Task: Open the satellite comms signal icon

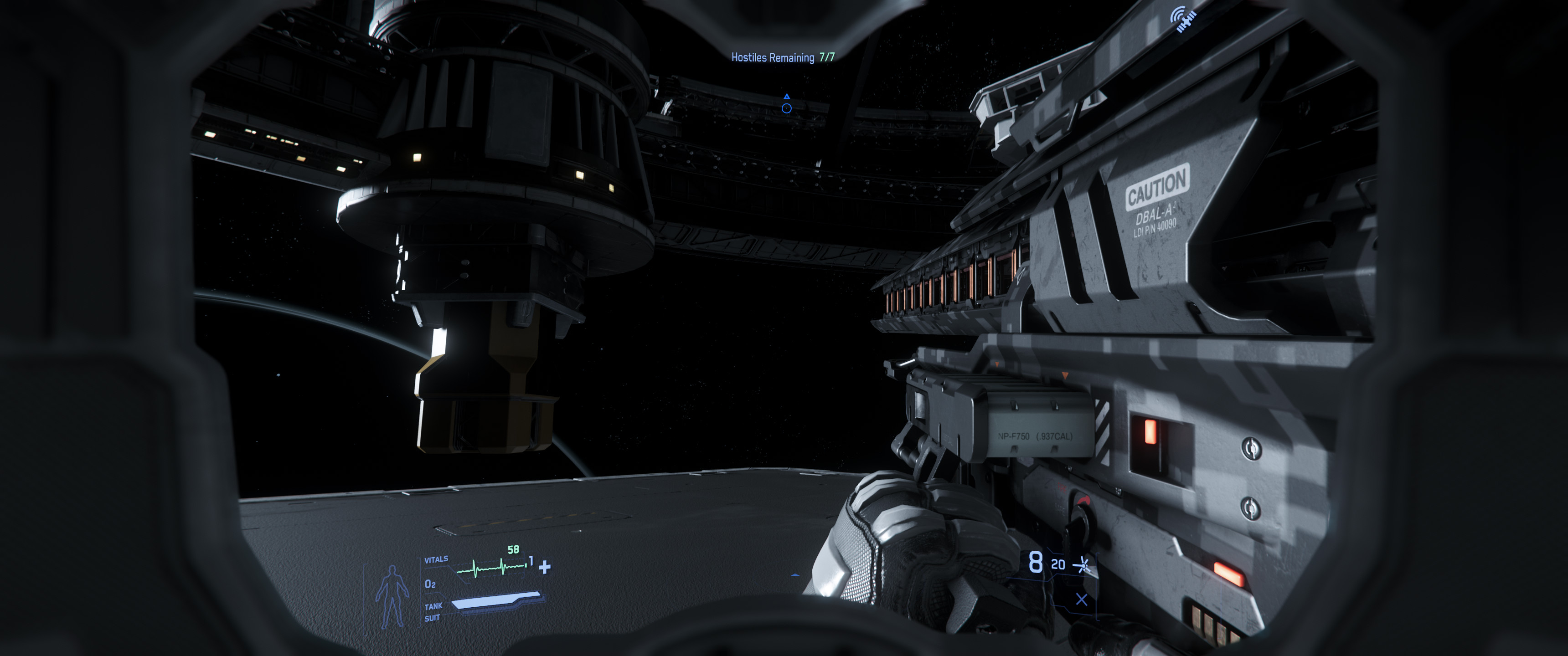Action: [1184, 20]
